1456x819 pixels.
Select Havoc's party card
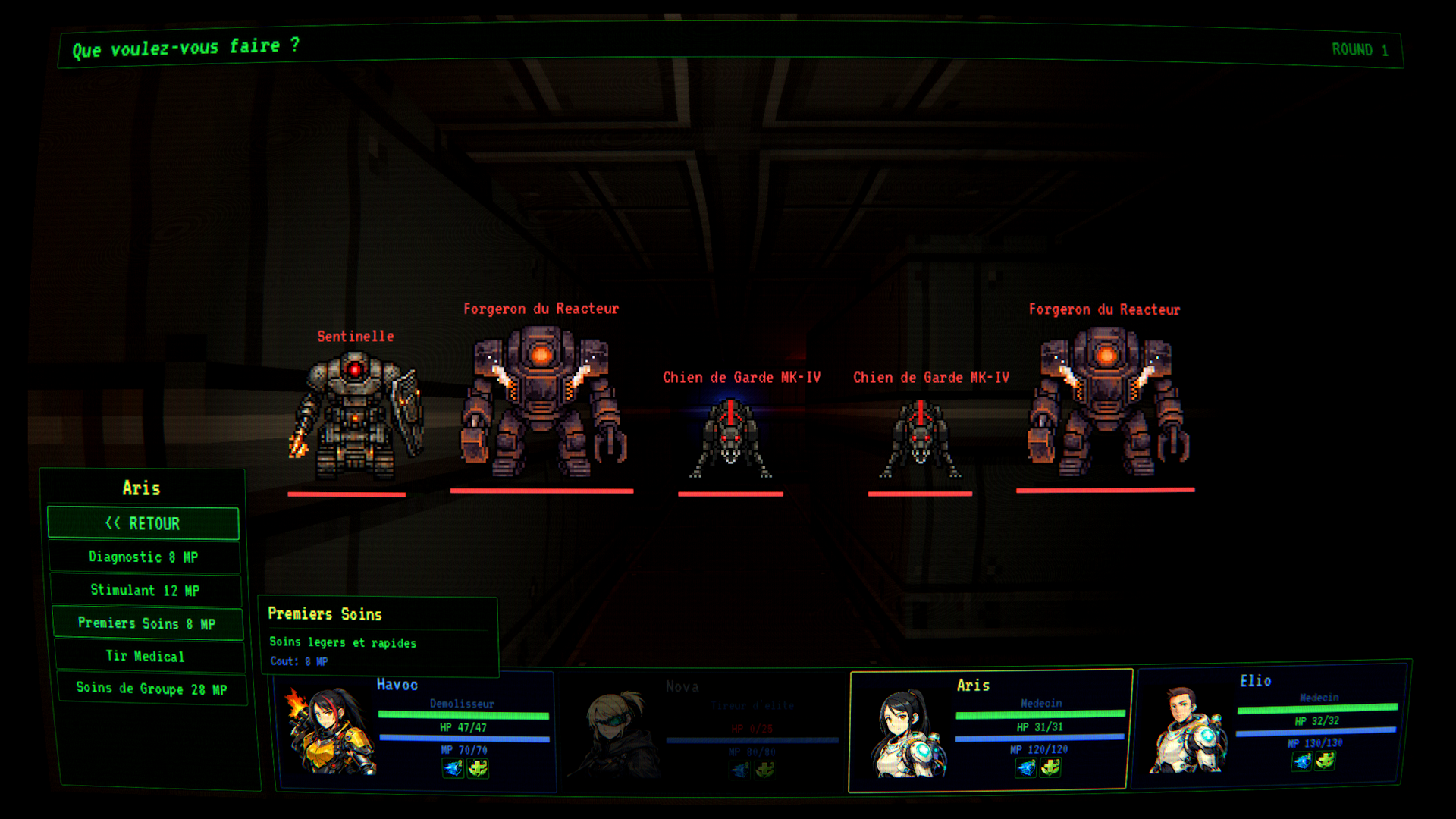[416, 731]
